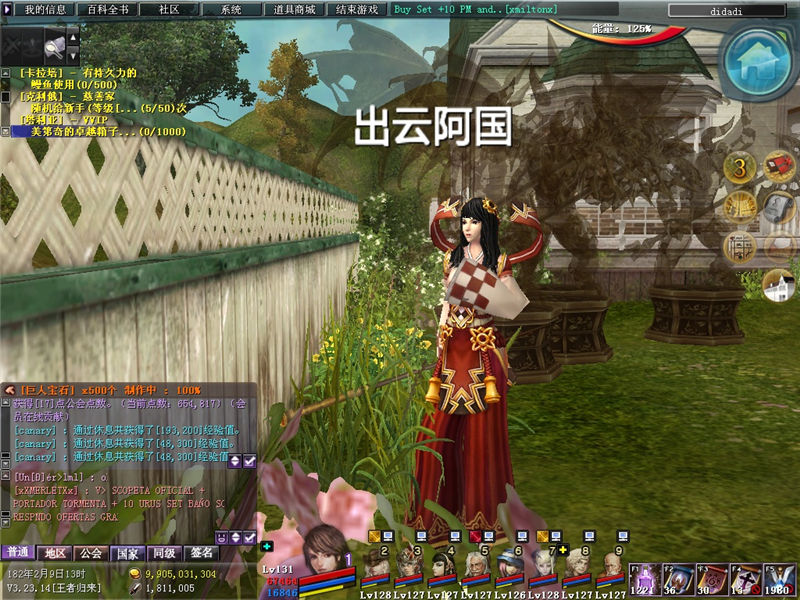Click the 结束游戏 exit game button

click(357, 9)
